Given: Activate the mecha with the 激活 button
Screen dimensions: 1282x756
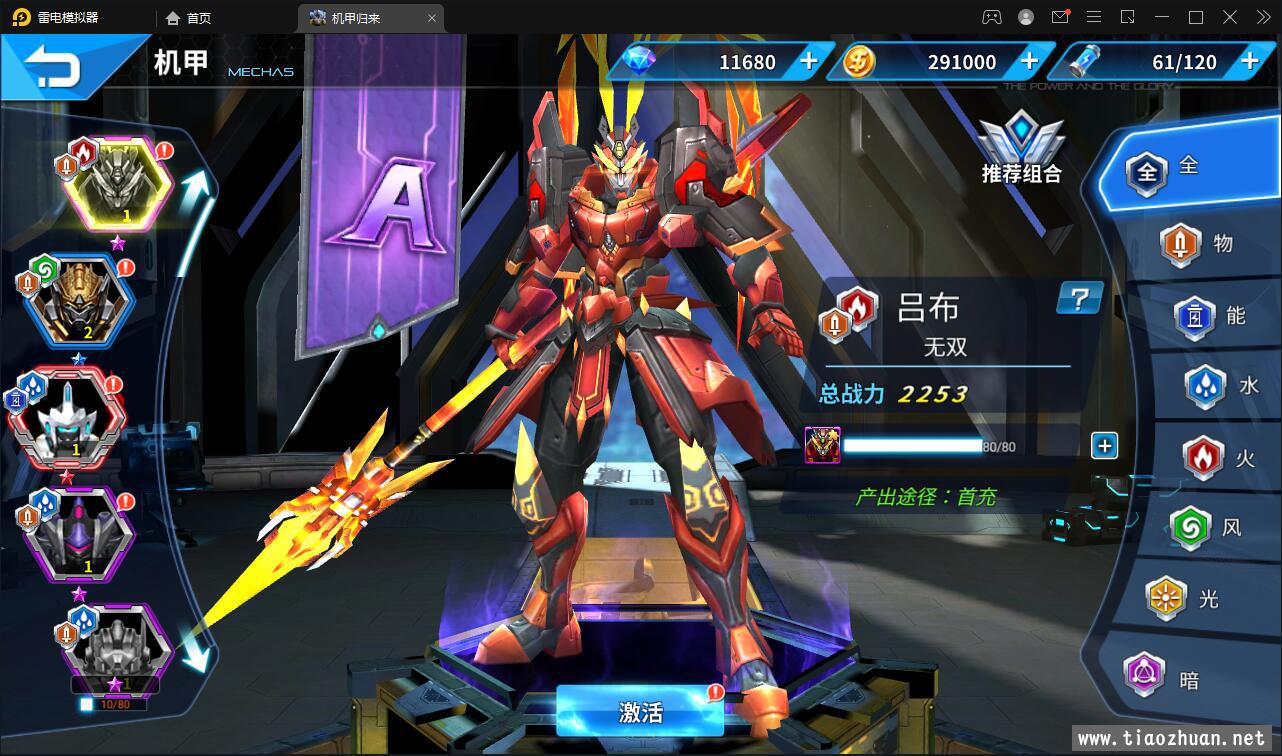Looking at the screenshot, I should (x=640, y=712).
